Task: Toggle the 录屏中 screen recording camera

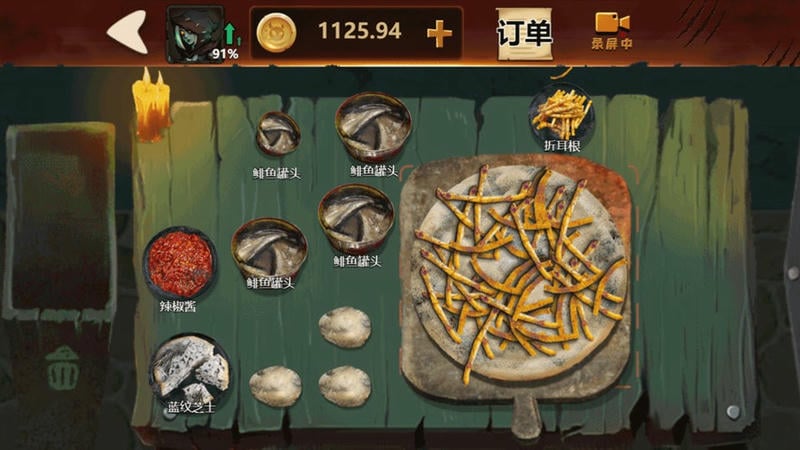Action: coord(611,30)
